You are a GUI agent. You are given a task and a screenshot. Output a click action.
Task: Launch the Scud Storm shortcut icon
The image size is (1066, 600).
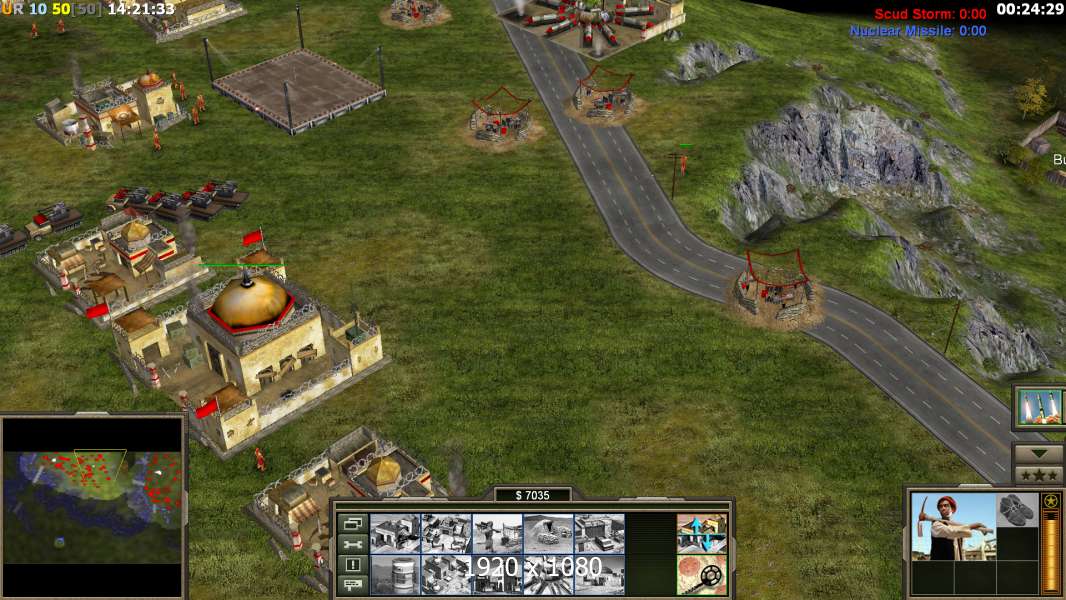pos(1040,406)
